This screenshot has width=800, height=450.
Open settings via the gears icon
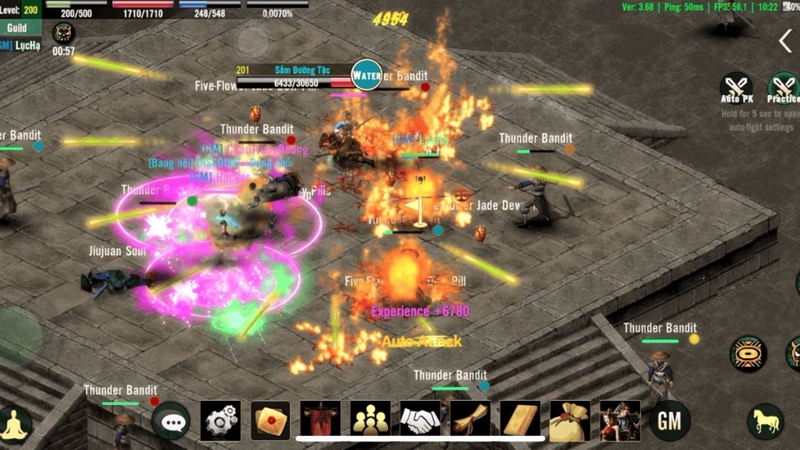tap(221, 421)
